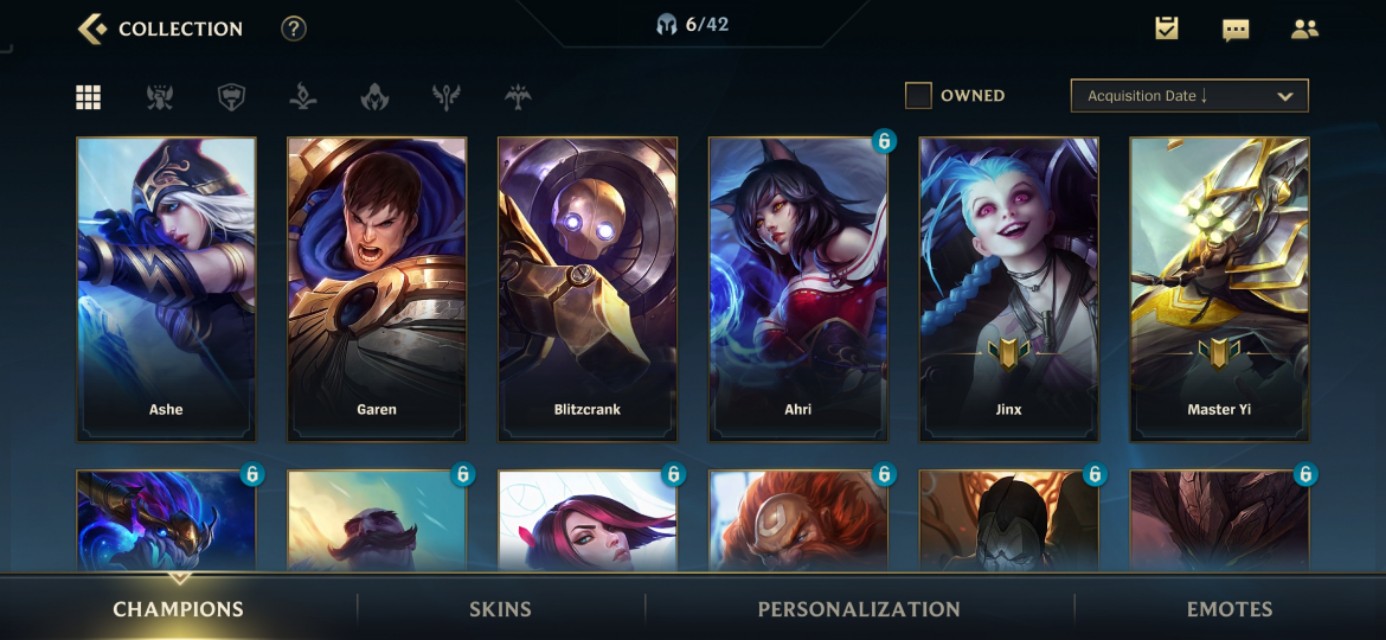This screenshot has width=1386, height=640.
Task: Select the Garen champion card
Action: coord(377,289)
